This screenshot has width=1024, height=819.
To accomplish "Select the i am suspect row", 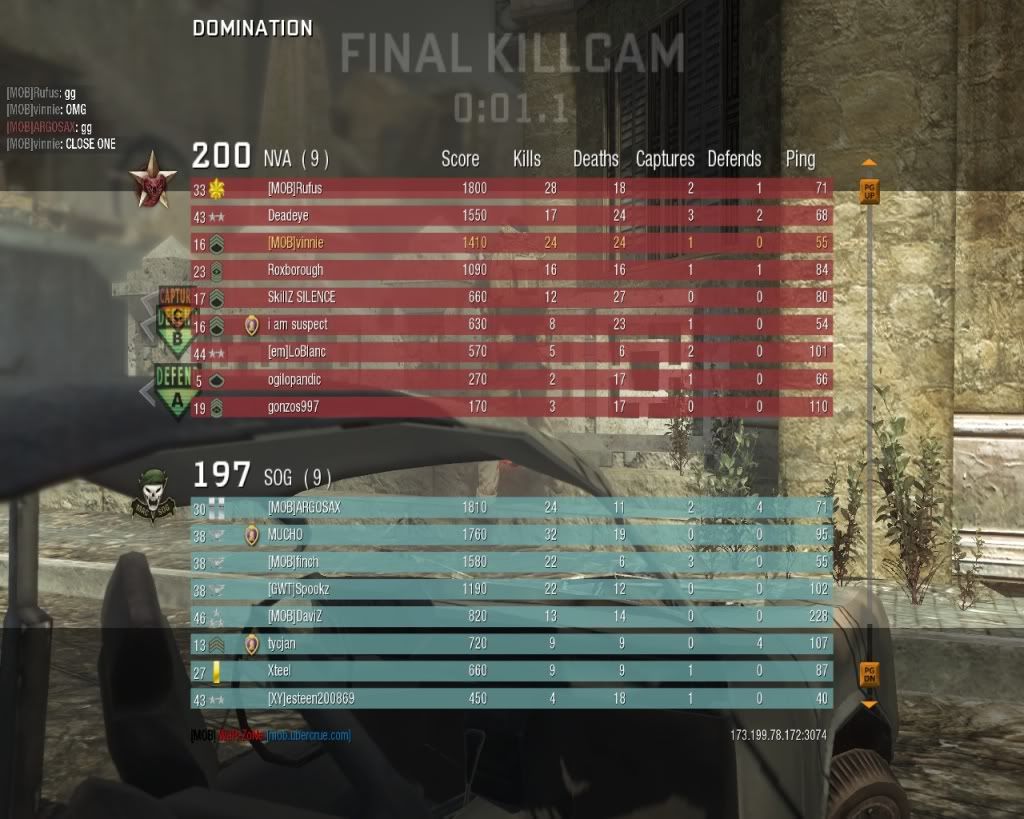I will point(511,325).
